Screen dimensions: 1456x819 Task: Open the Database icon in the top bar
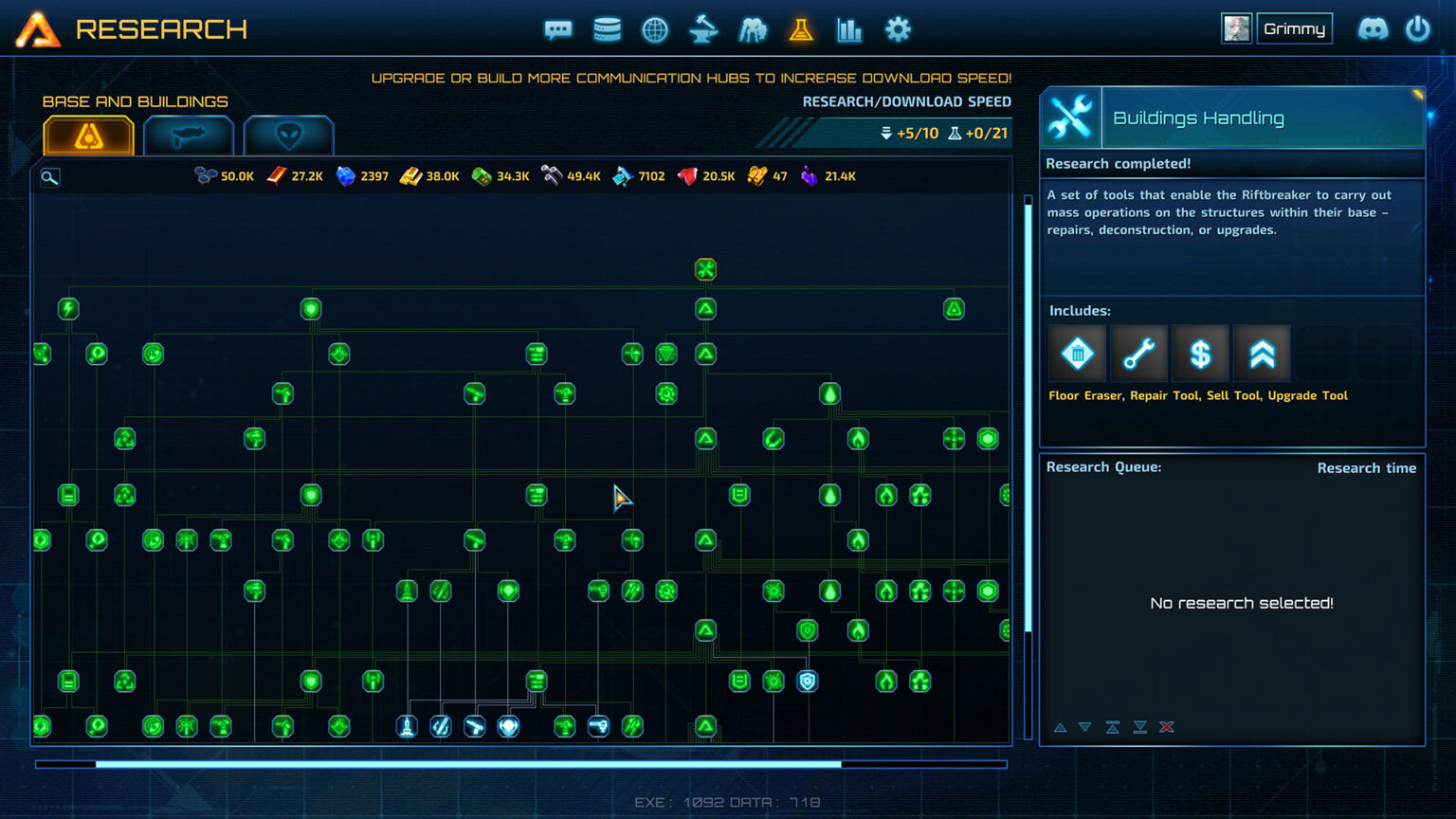607,29
